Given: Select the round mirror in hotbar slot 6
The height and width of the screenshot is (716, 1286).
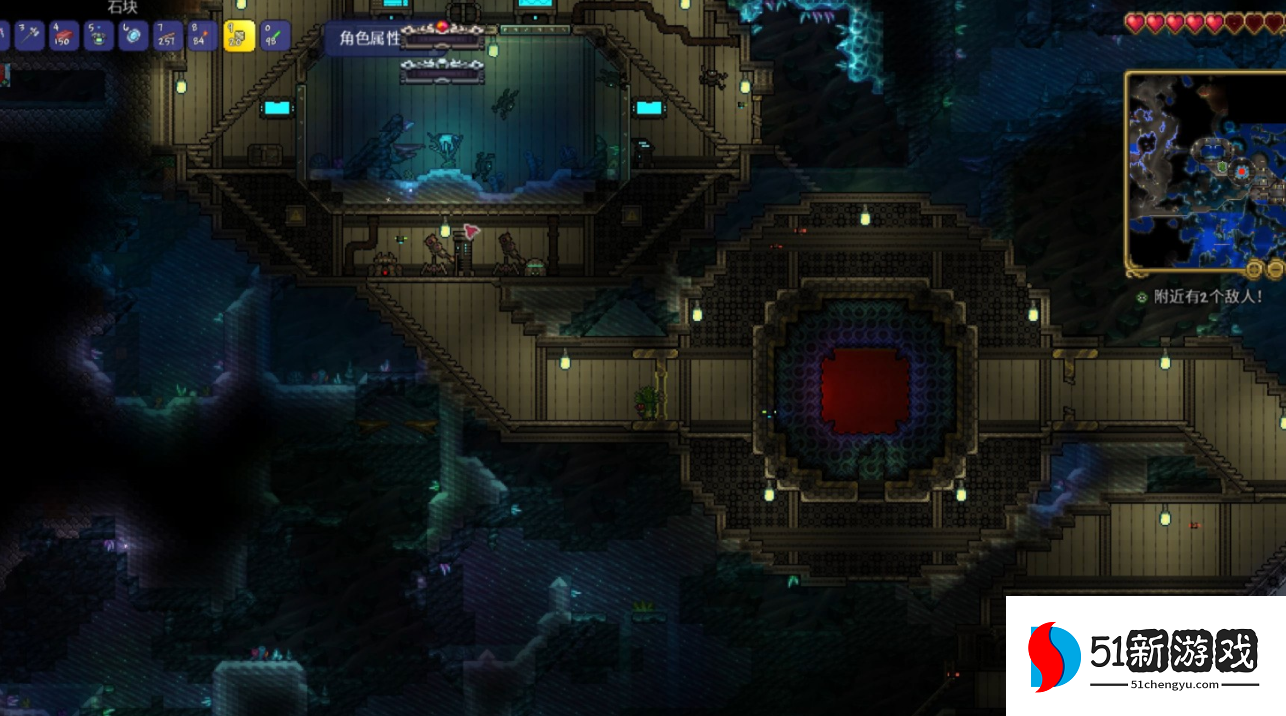Looking at the screenshot, I should [133, 36].
